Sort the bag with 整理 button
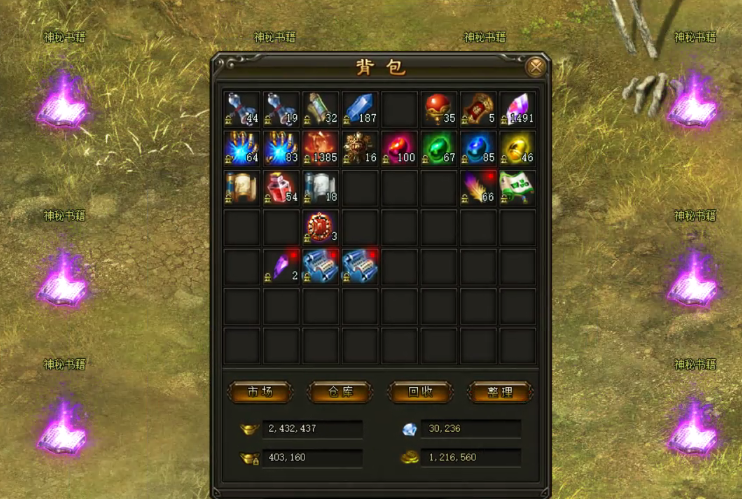 coord(498,391)
